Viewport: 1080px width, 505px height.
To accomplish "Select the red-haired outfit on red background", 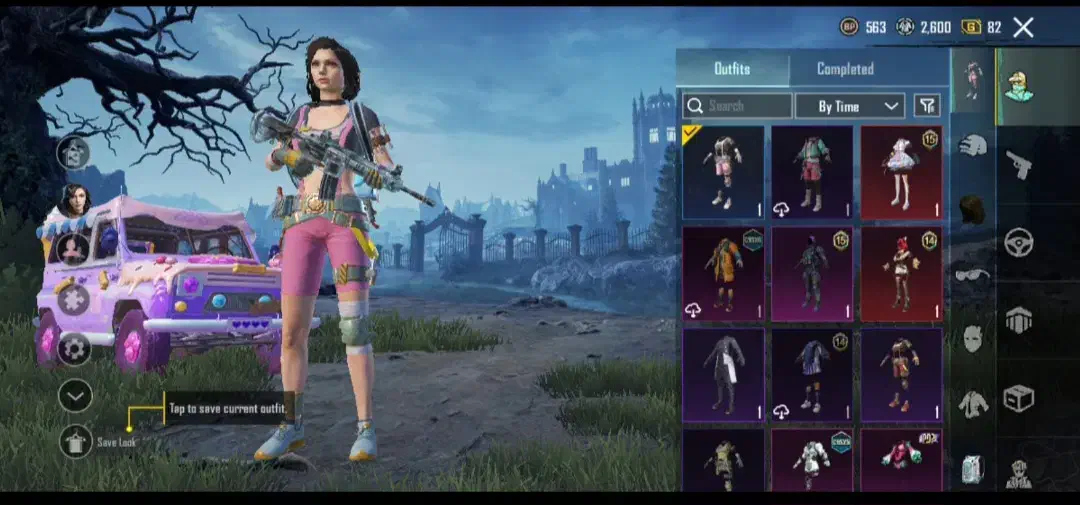I will pos(901,273).
